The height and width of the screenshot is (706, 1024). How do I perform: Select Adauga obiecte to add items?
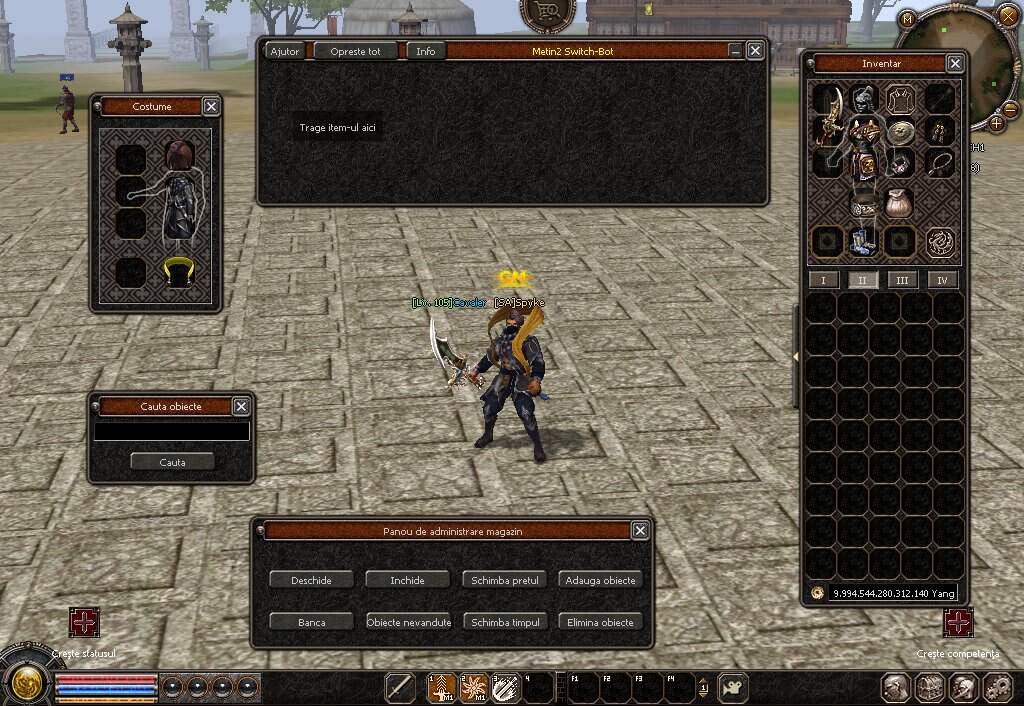coord(600,580)
